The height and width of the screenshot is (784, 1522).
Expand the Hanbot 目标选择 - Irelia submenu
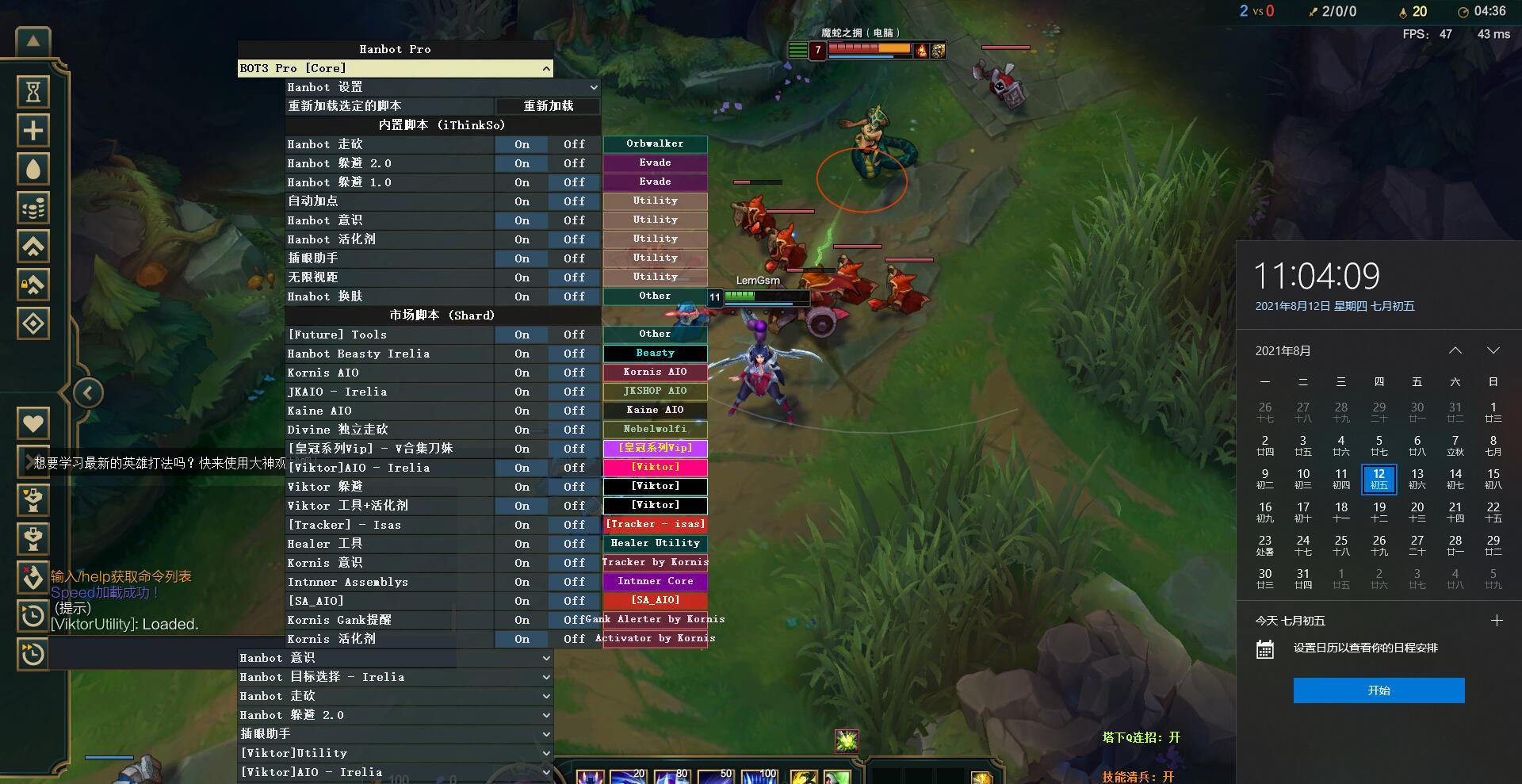pos(546,677)
